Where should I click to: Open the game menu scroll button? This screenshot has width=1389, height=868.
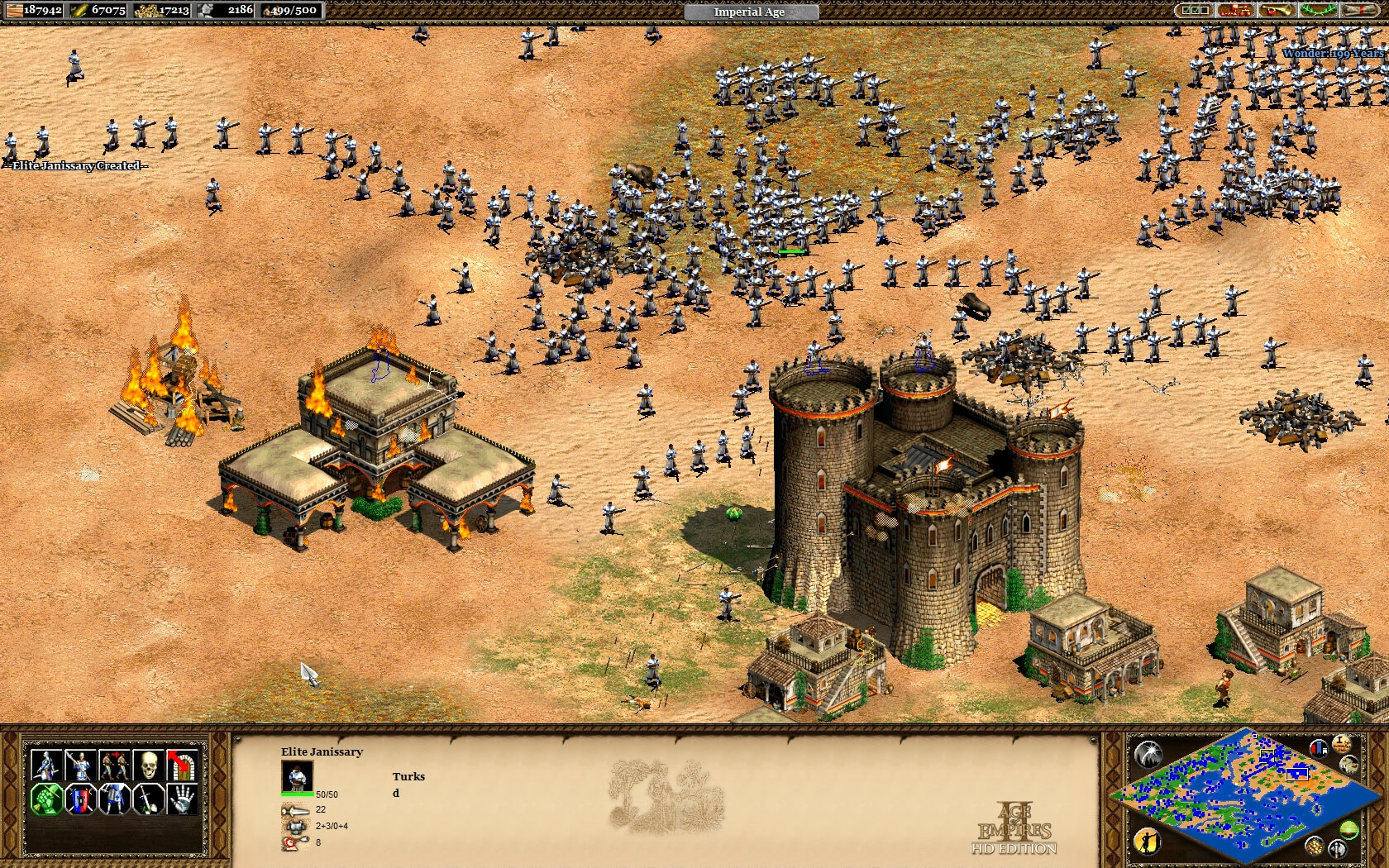(x=1359, y=11)
